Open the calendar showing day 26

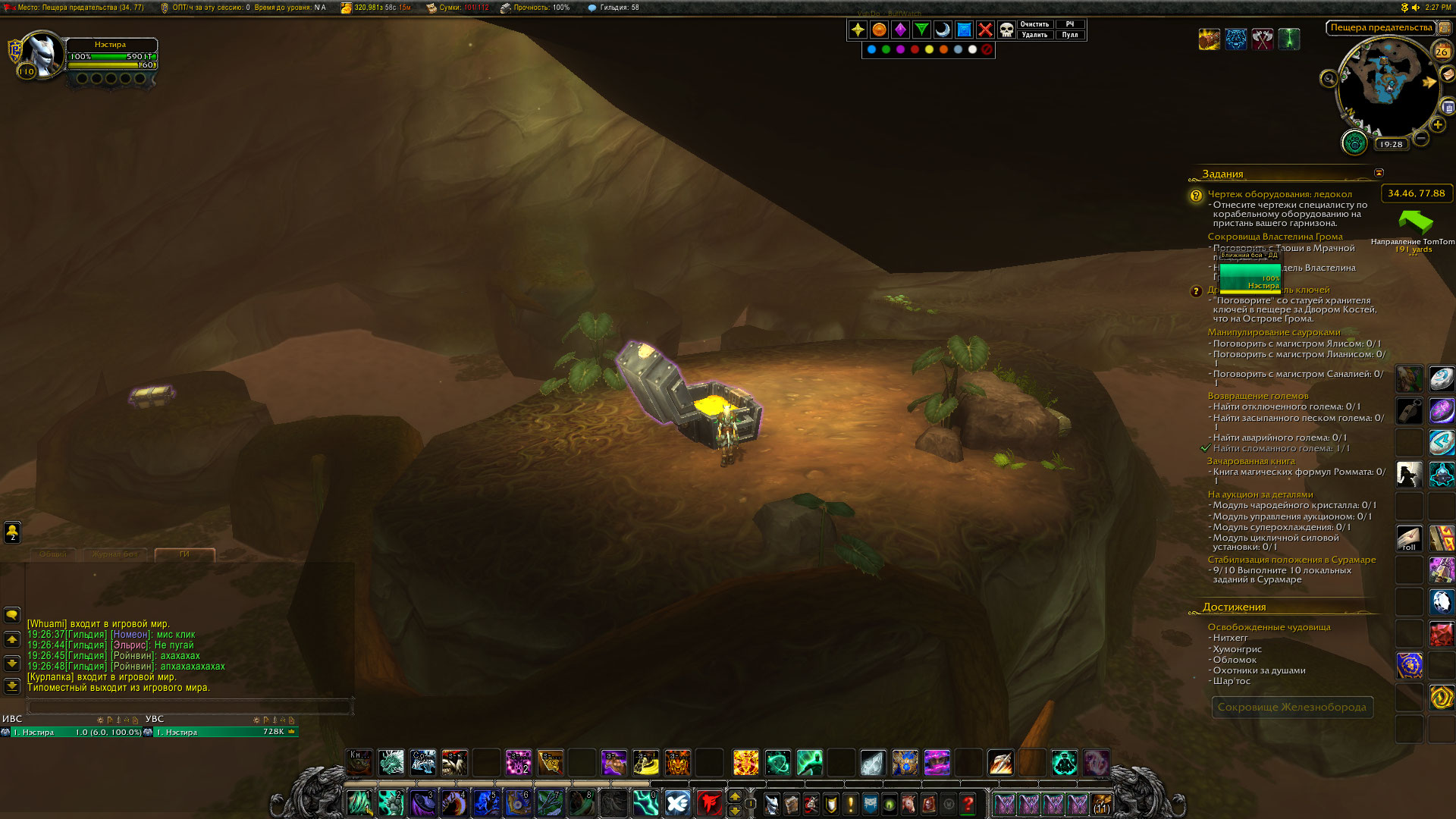coord(1442,52)
